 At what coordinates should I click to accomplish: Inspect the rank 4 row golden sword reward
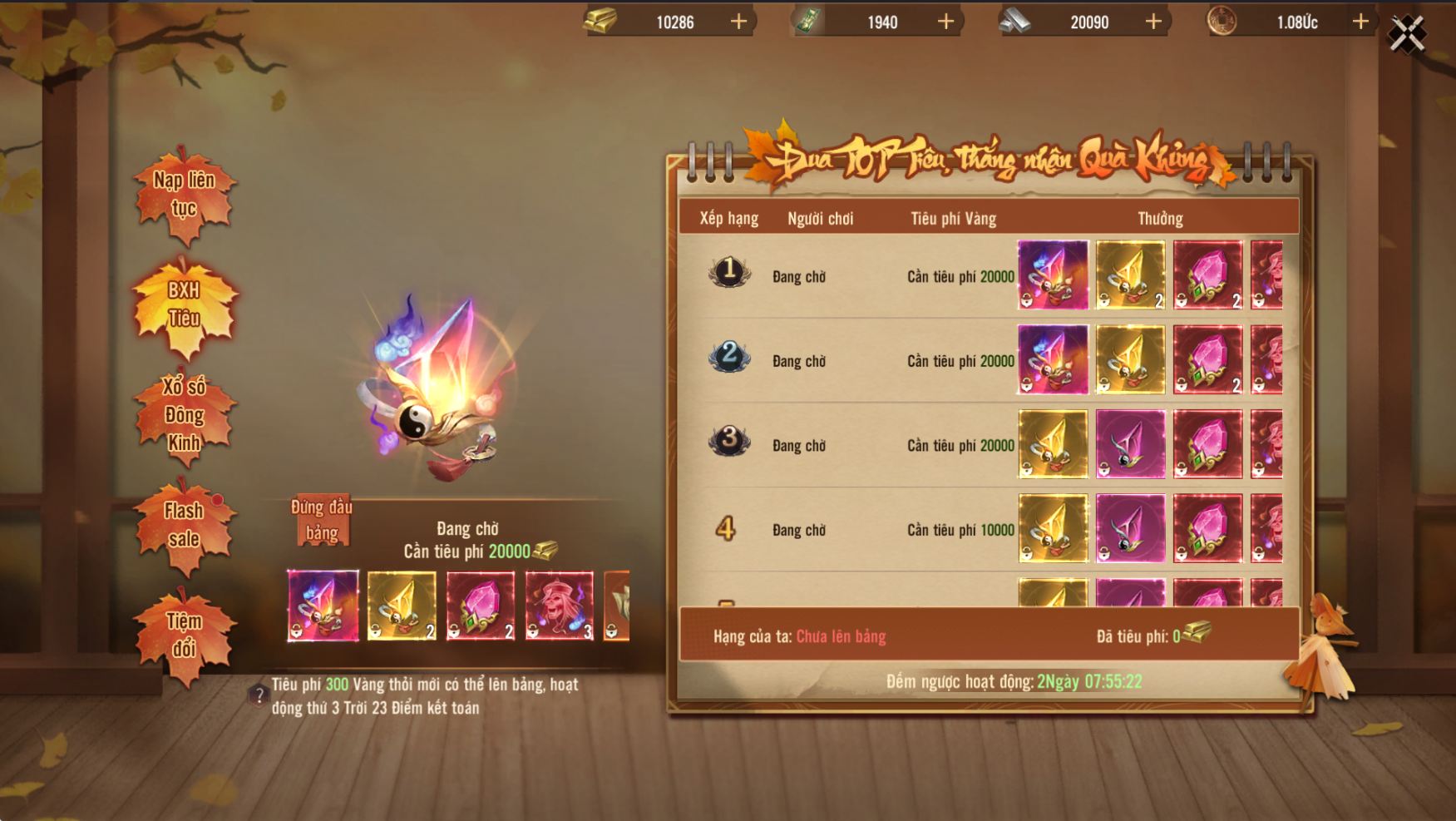click(x=1053, y=528)
